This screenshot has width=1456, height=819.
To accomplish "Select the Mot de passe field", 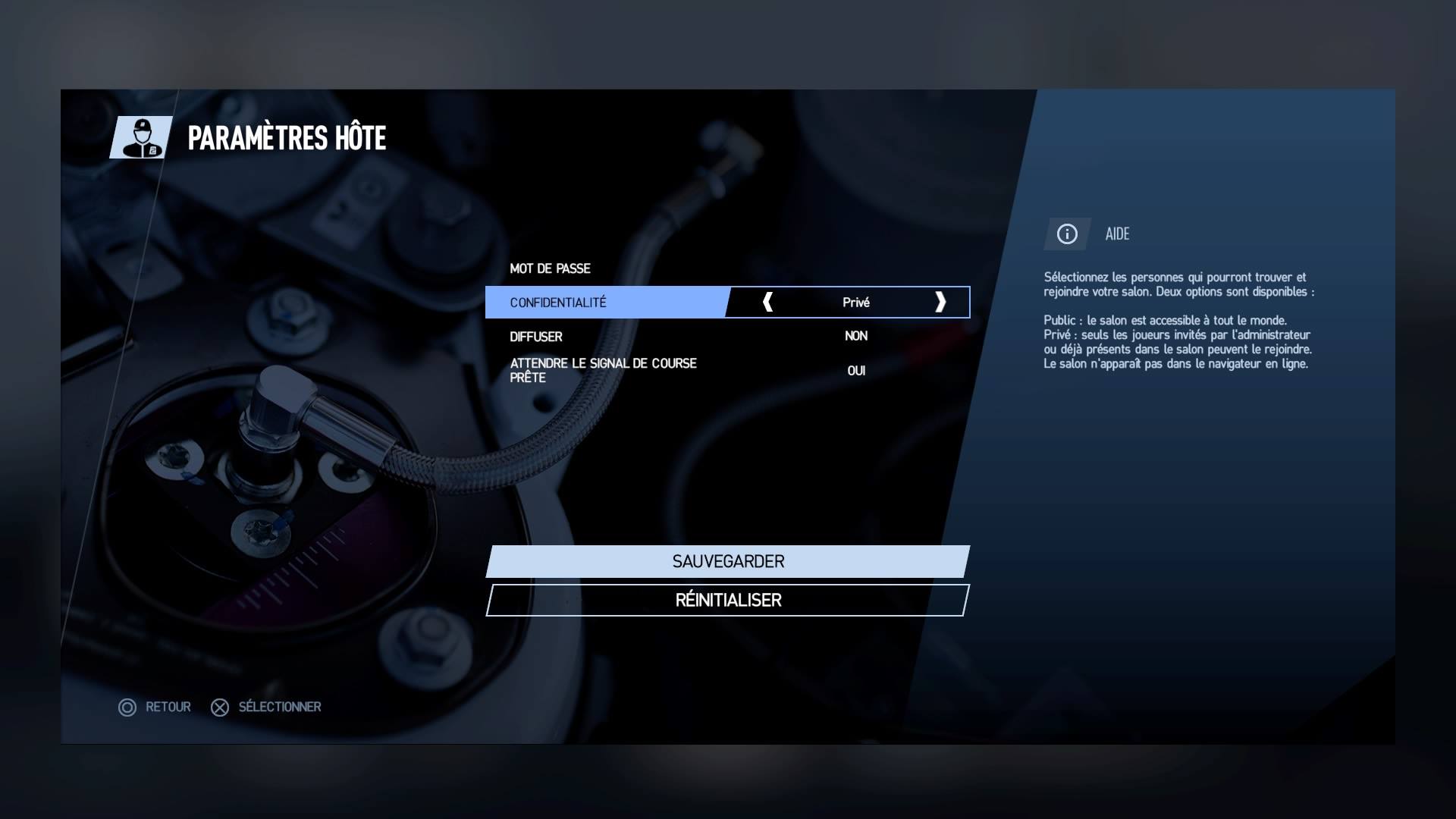I will coord(726,268).
